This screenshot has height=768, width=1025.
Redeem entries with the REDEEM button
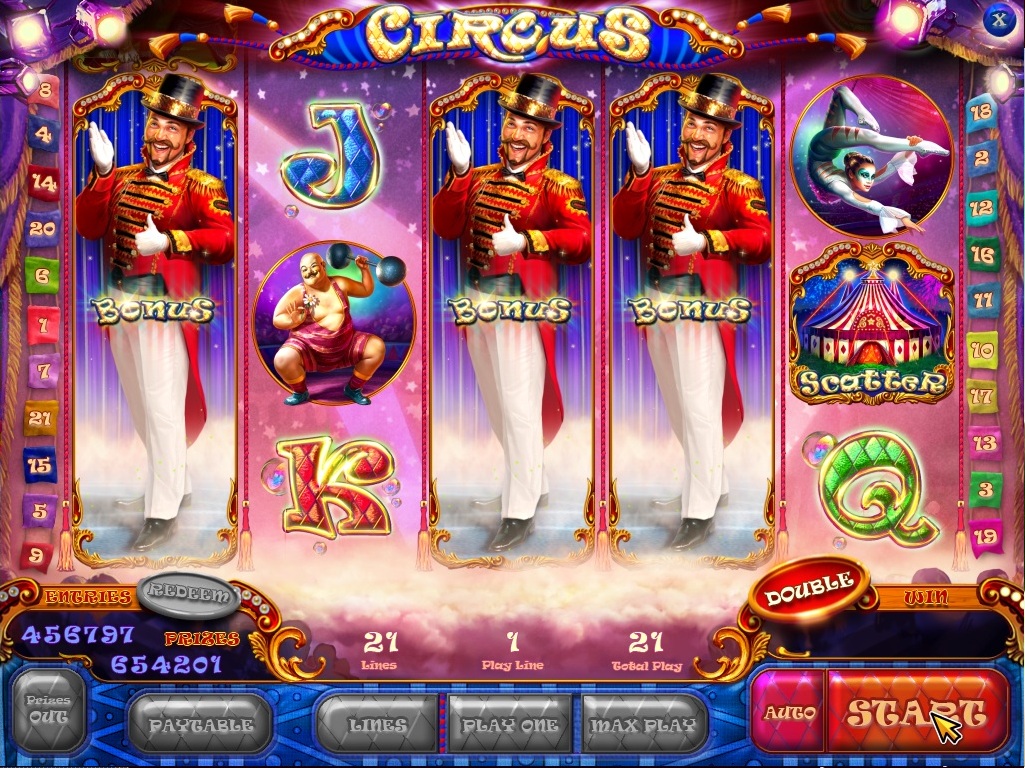pos(190,594)
